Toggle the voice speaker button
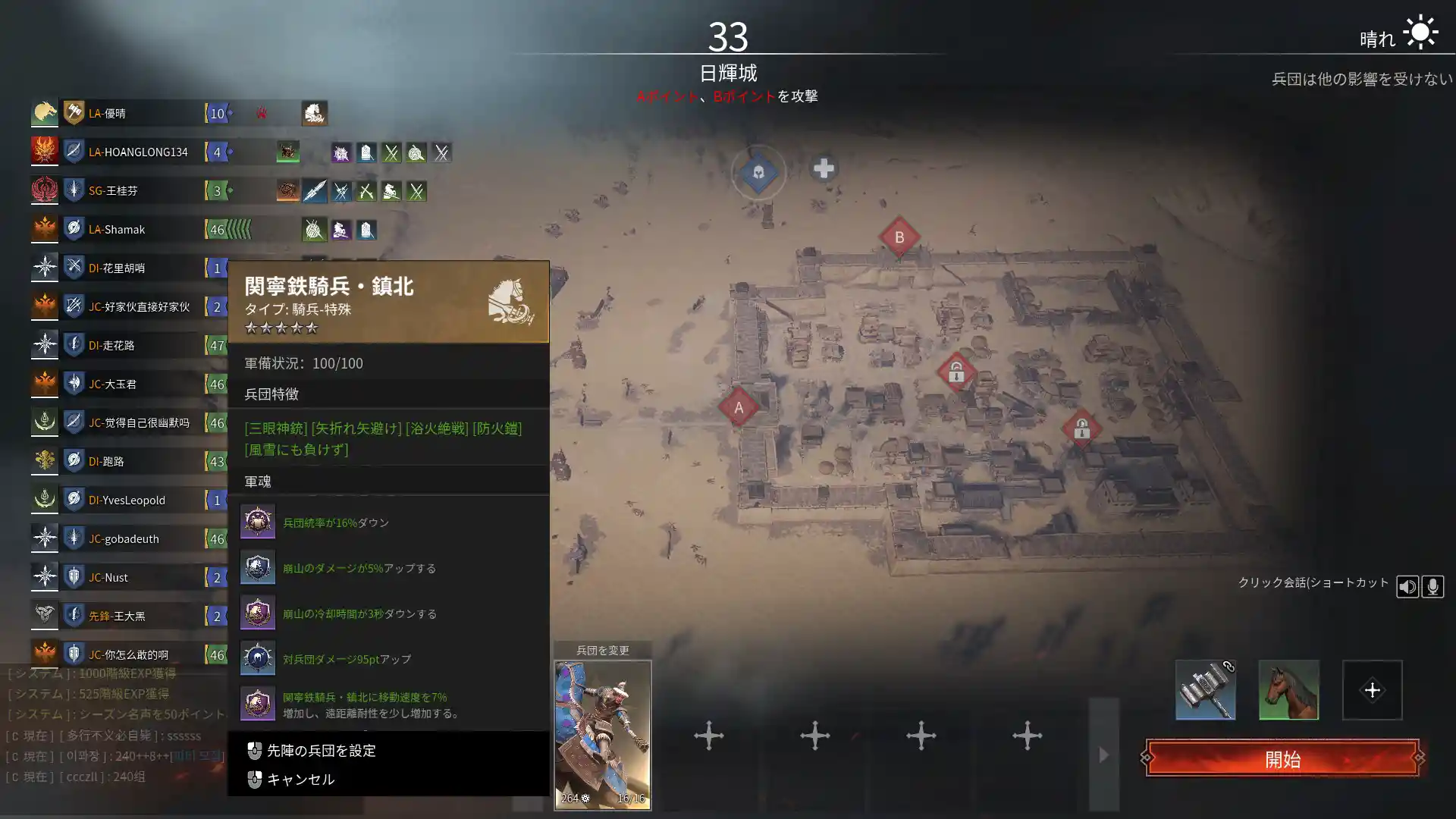 (x=1408, y=585)
